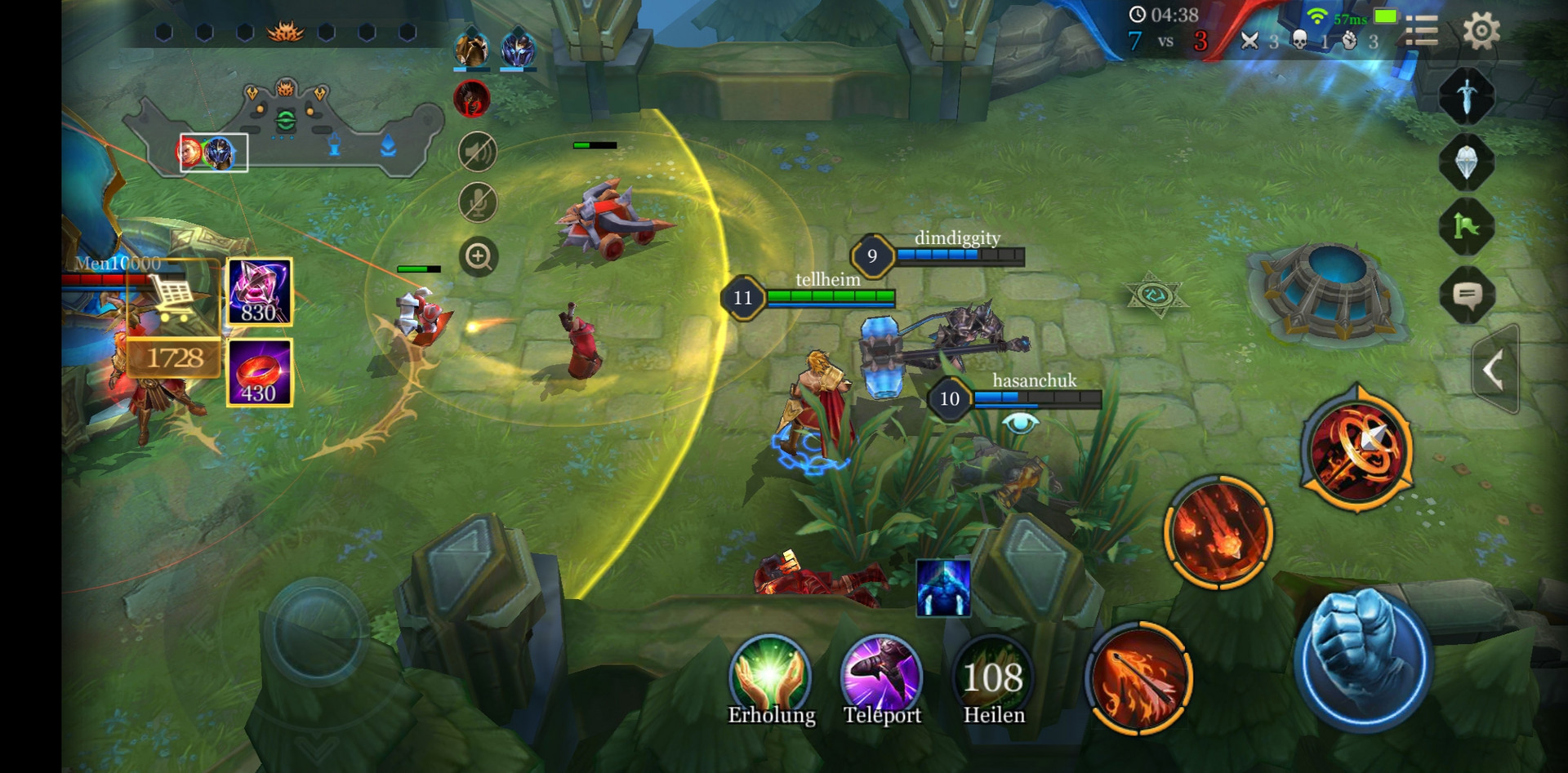Viewport: 1568px width, 773px height.
Task: Toggle the muted microphone button
Action: pos(478,203)
